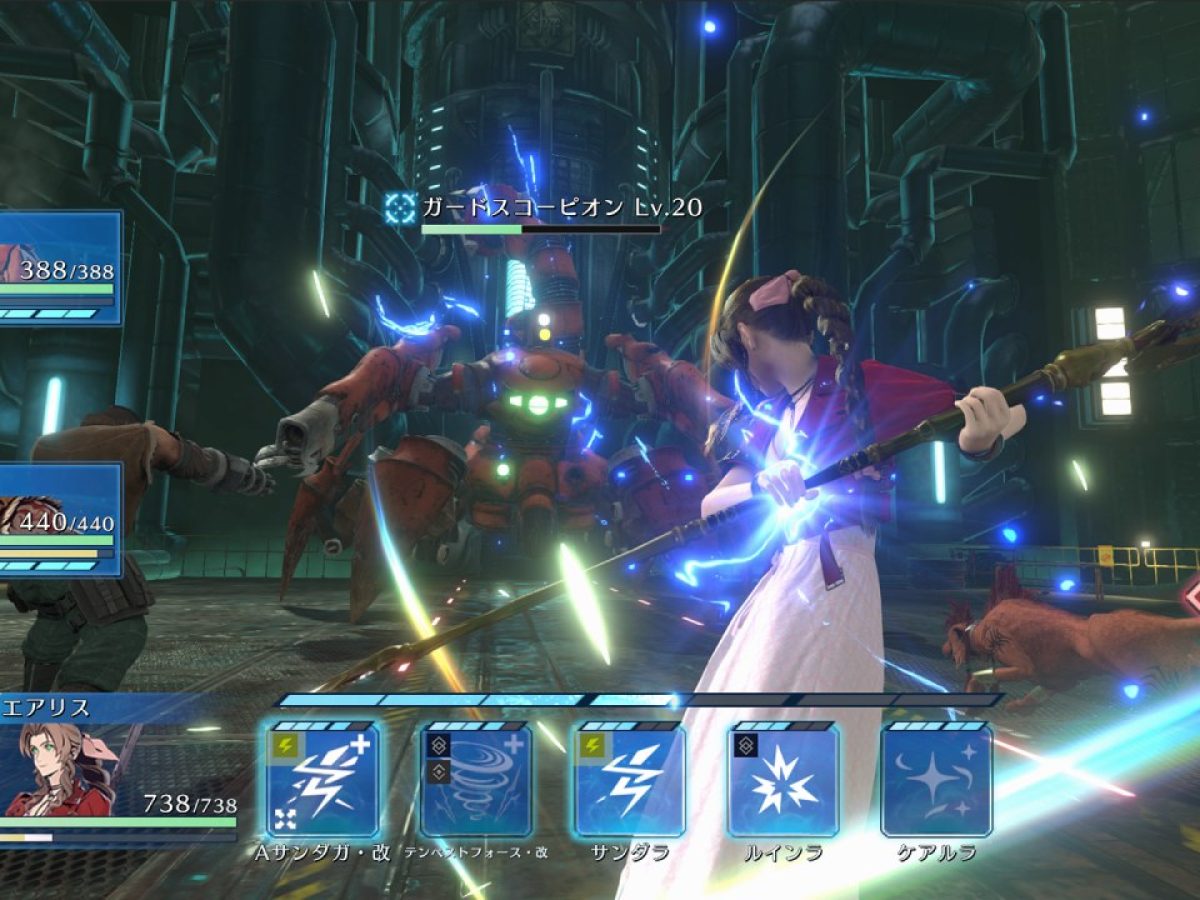
Task: Activate the A Thundaga Kai ability
Action: coord(322,780)
